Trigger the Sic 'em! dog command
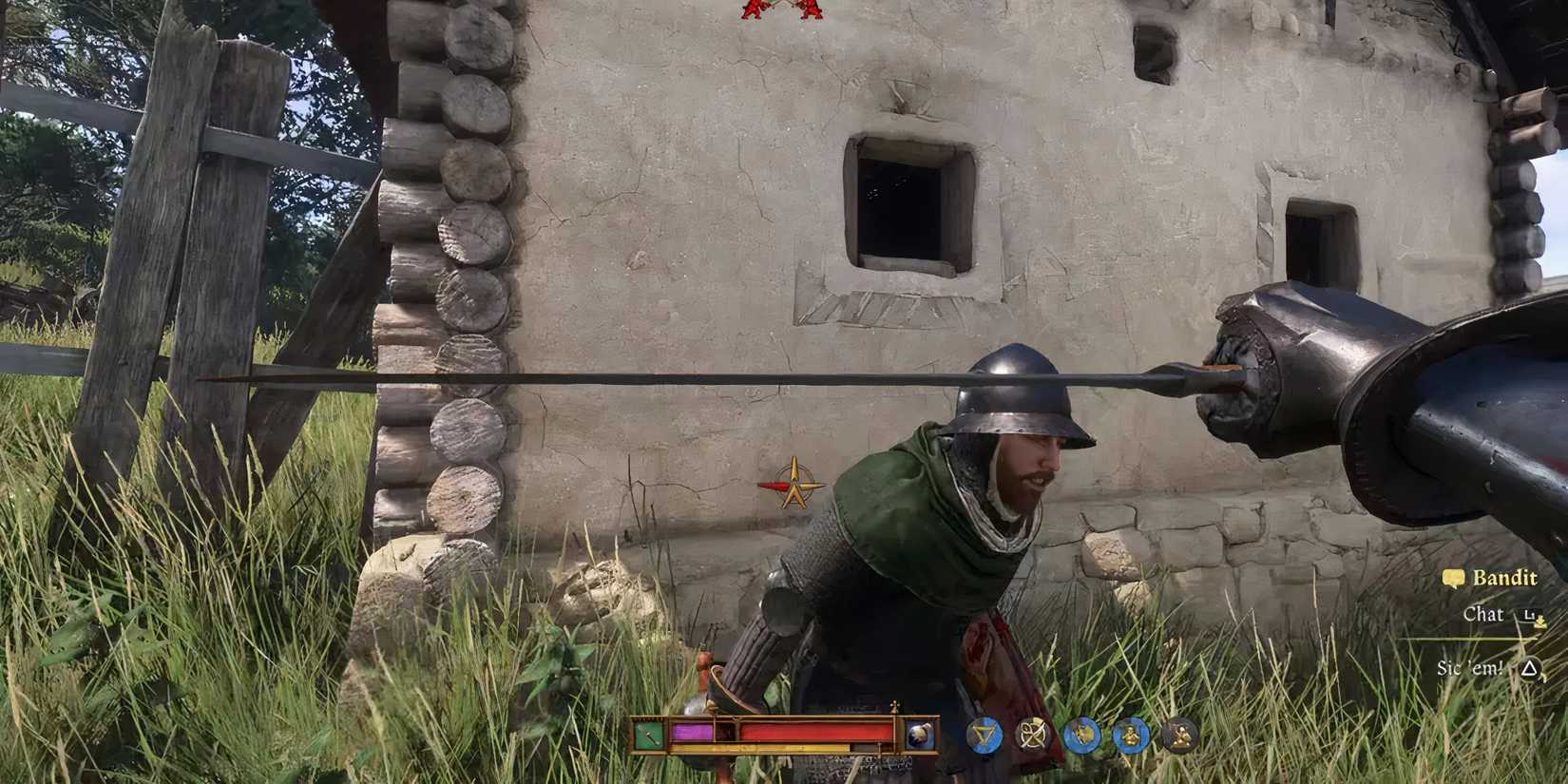This screenshot has height=784, width=1568. point(1471,668)
